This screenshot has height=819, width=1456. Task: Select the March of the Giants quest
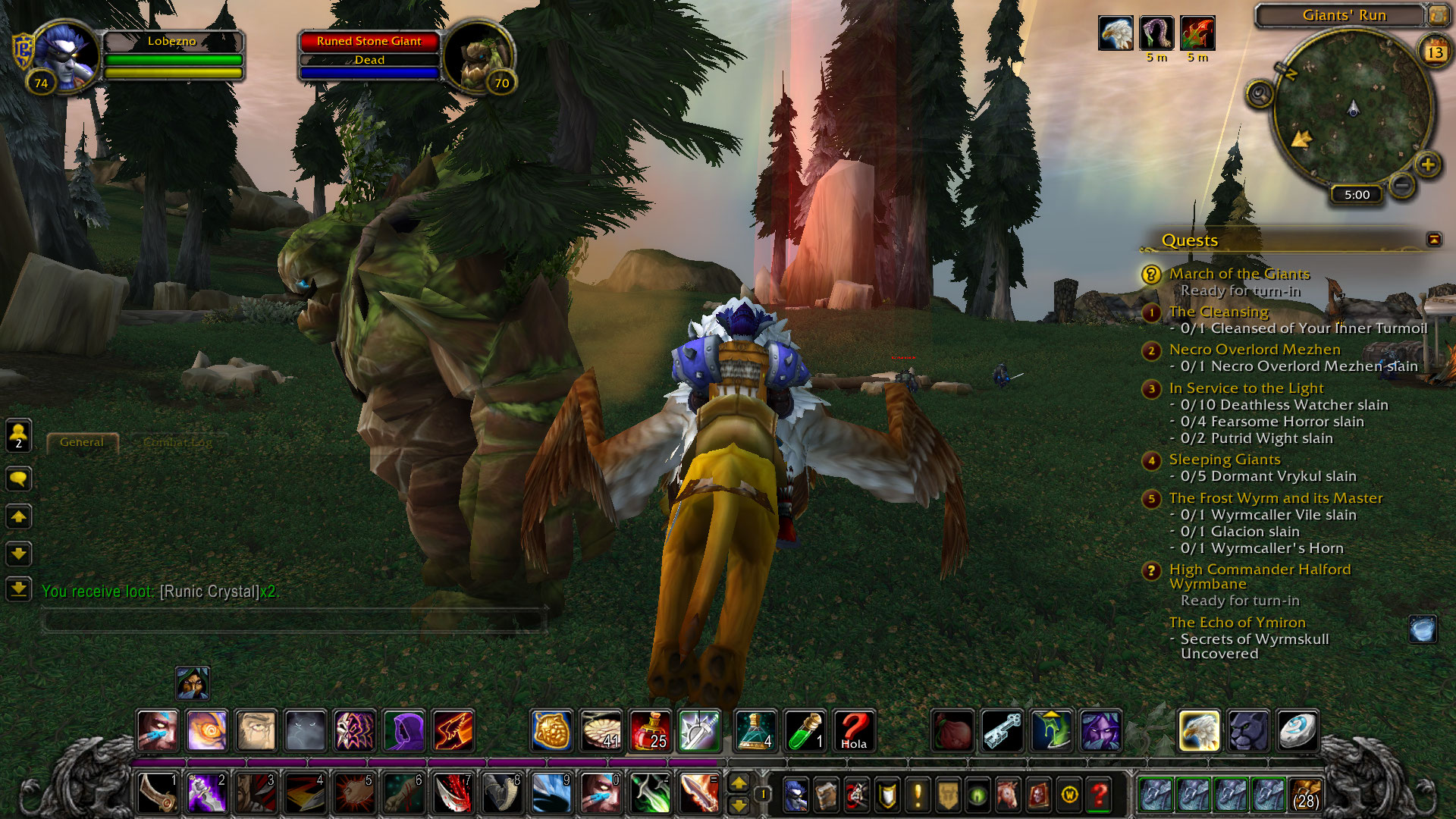[x=1239, y=274]
